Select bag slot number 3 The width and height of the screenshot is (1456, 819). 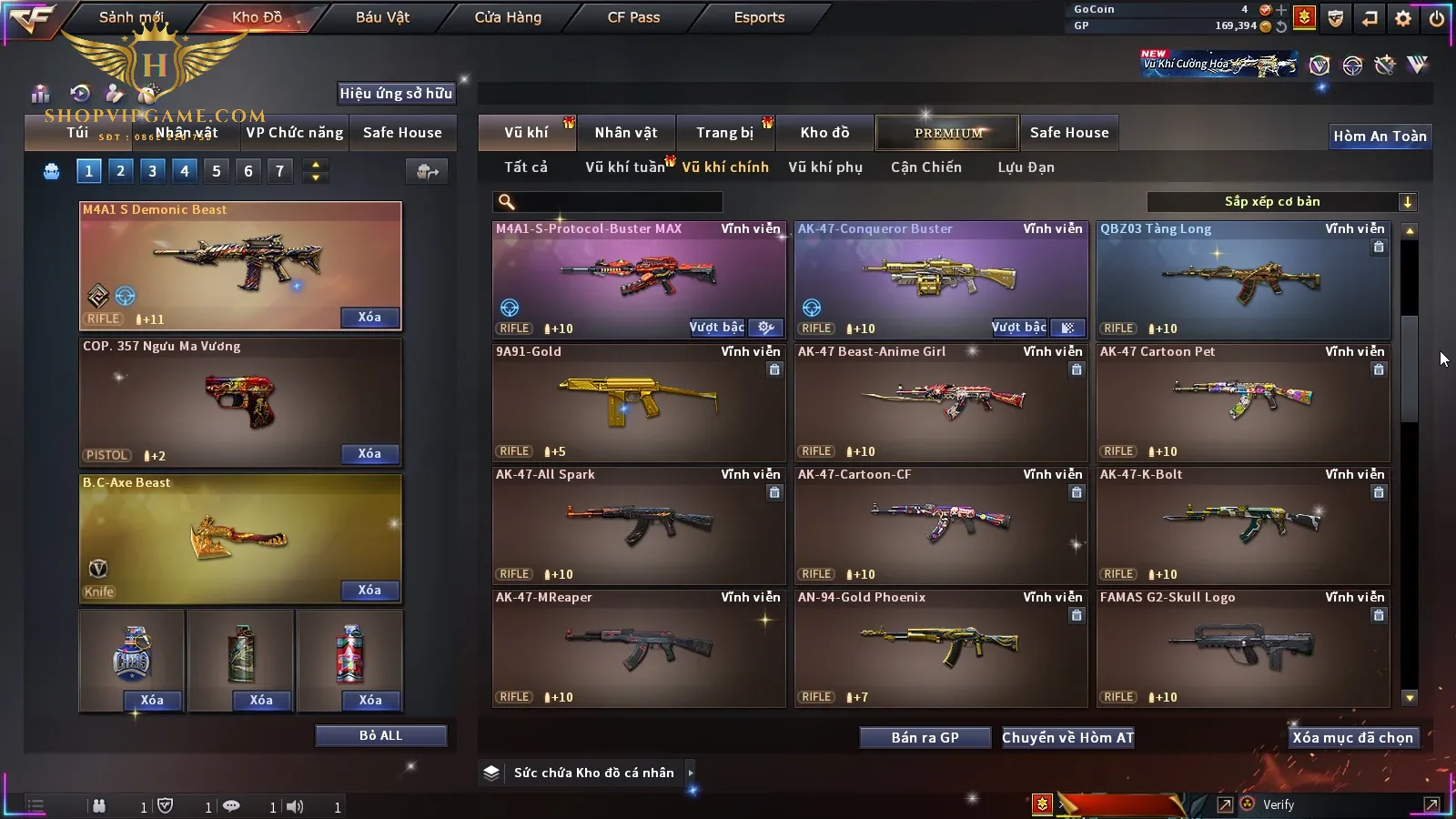click(x=152, y=171)
